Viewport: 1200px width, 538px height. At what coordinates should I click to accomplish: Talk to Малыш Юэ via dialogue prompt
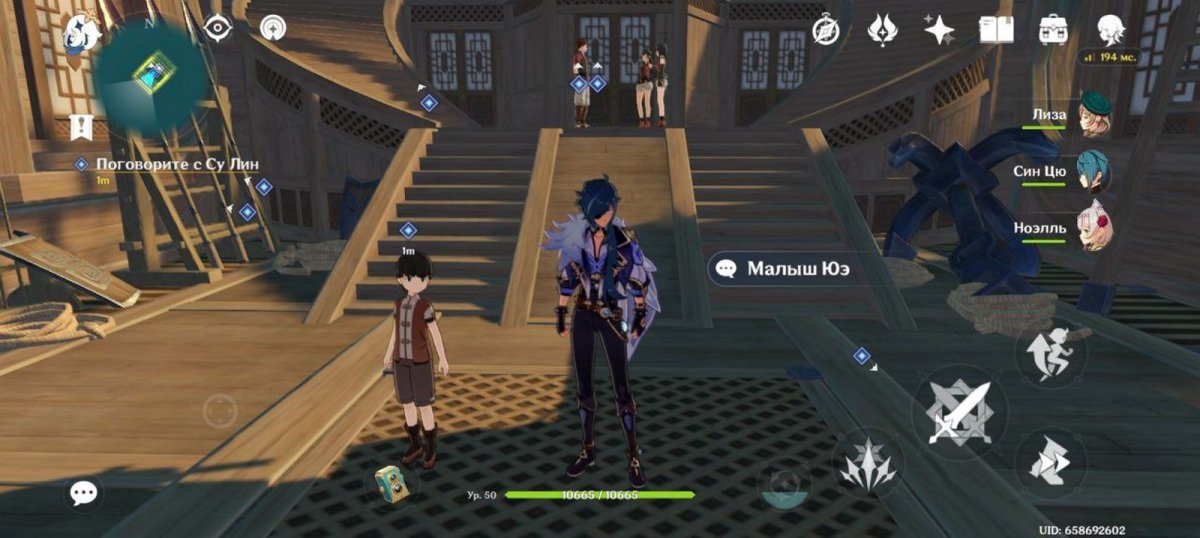[786, 268]
